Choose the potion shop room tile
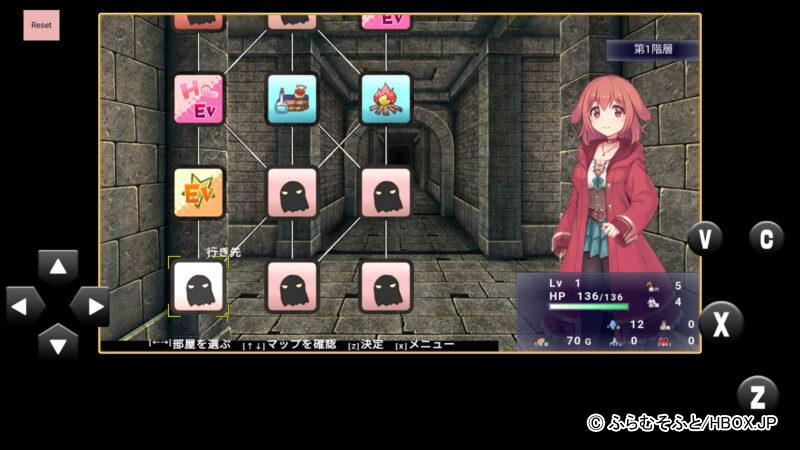Screen dimensions: 800x450 coord(292,98)
